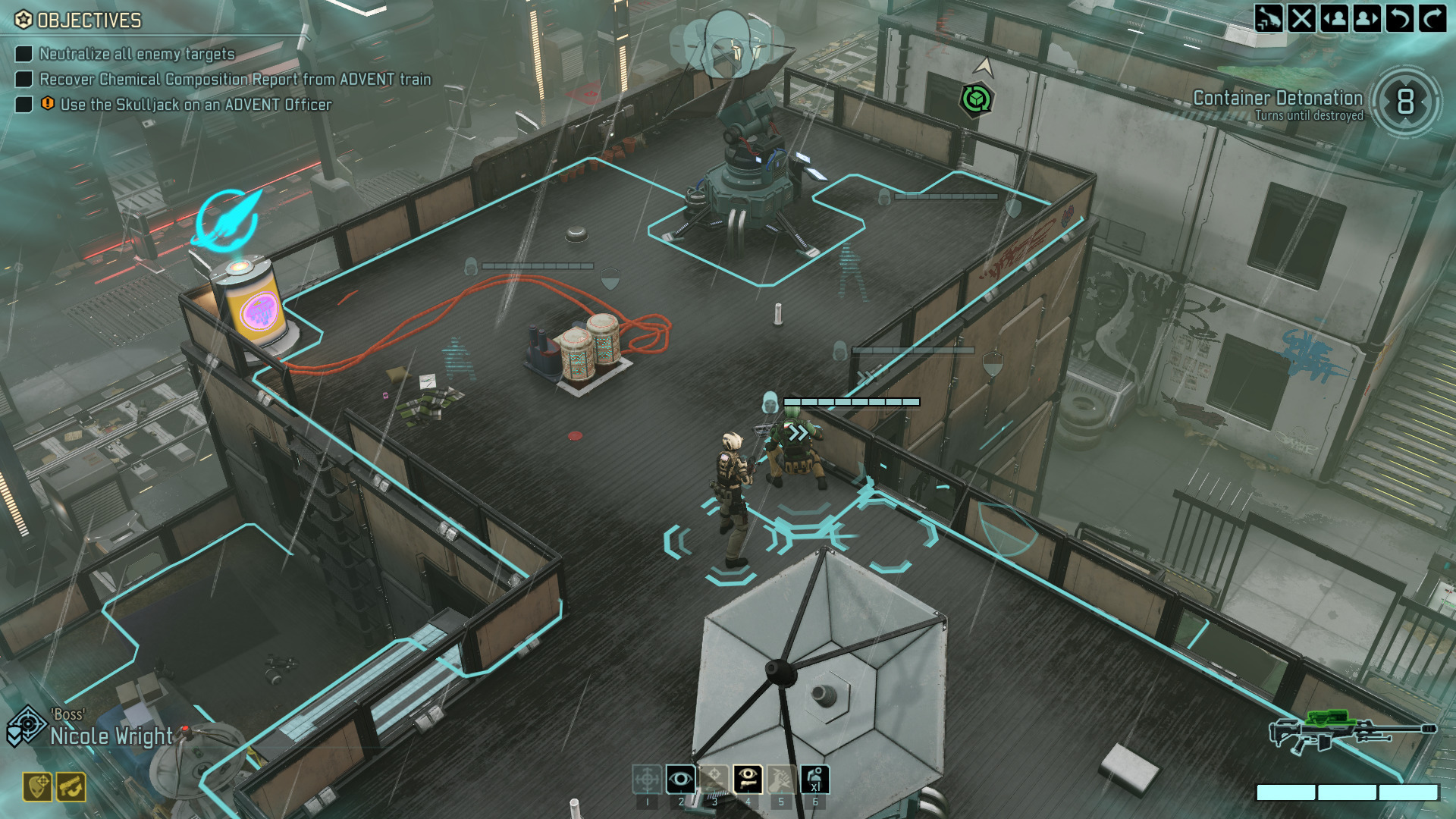
Task: Select the green objective marker icon
Action: pyautogui.click(x=976, y=99)
